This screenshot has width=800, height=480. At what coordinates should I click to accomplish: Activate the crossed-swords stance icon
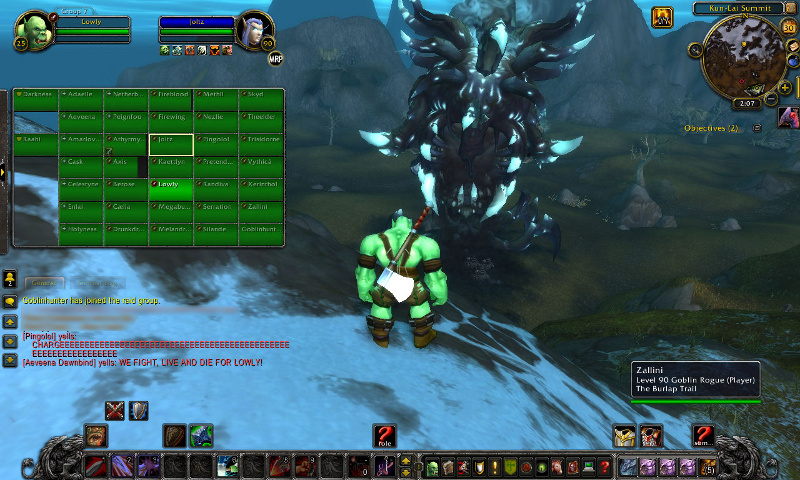(x=116, y=410)
